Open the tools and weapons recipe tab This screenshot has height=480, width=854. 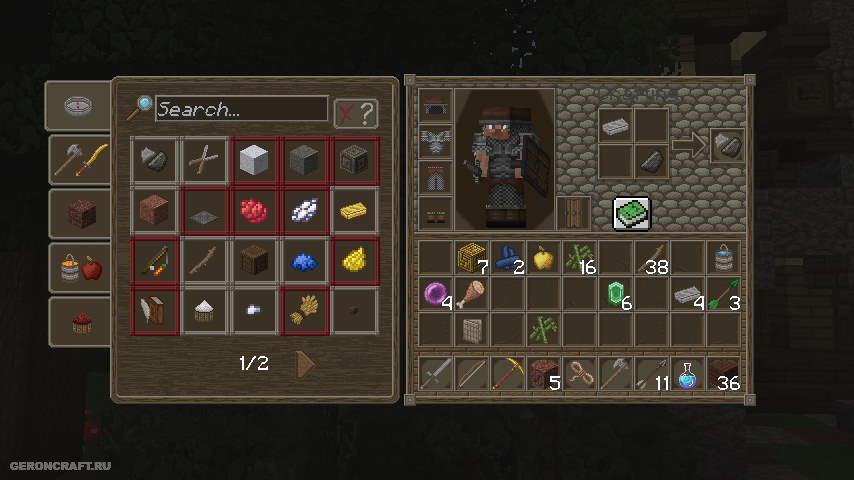click(x=78, y=159)
